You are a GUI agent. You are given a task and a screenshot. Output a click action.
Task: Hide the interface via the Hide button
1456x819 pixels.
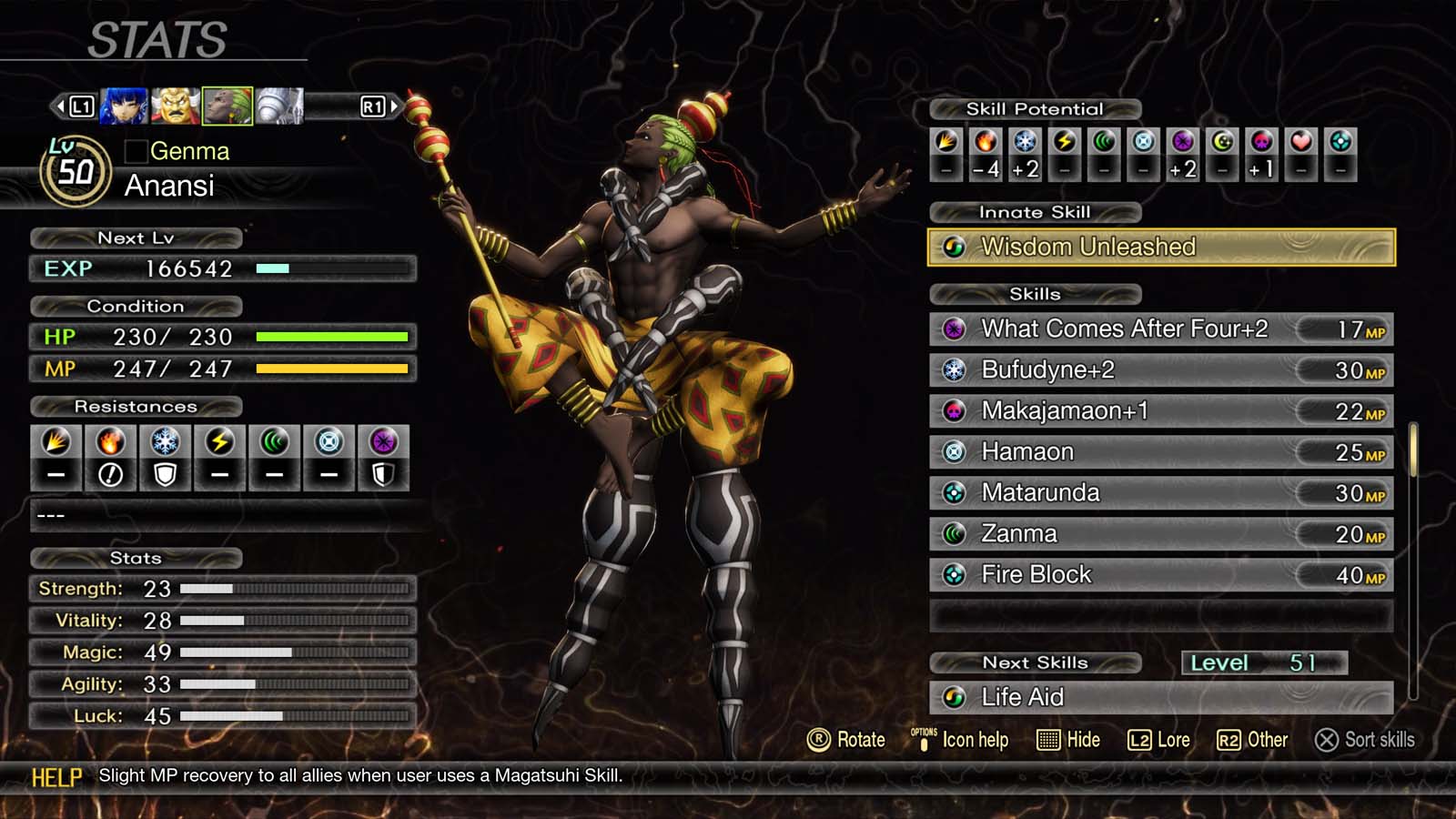[1069, 740]
